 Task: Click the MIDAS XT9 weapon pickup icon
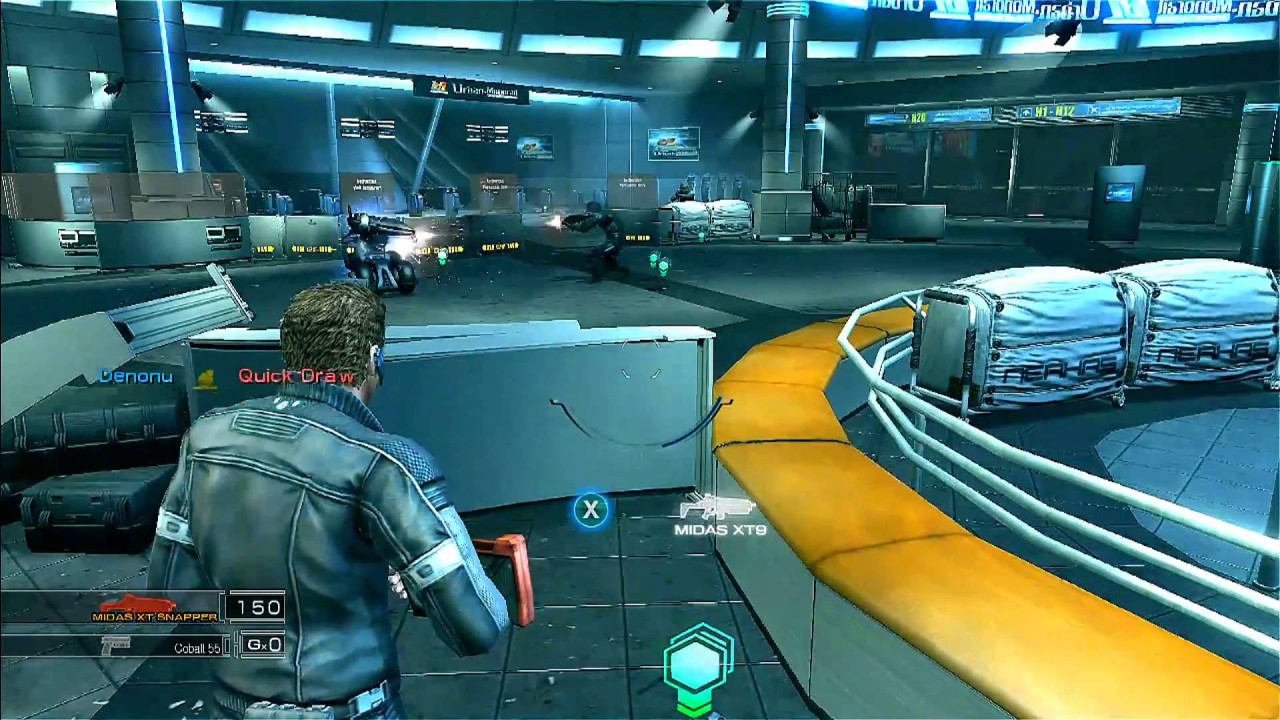pos(717,506)
